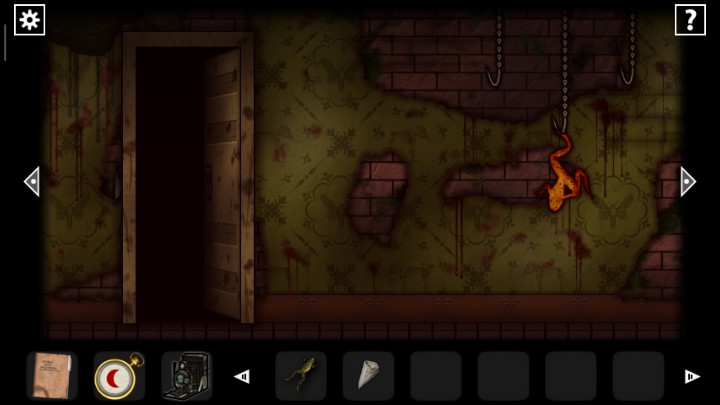The height and width of the screenshot is (405, 720).
Task: Open the pocket watch with red moon
Action: pos(119,376)
